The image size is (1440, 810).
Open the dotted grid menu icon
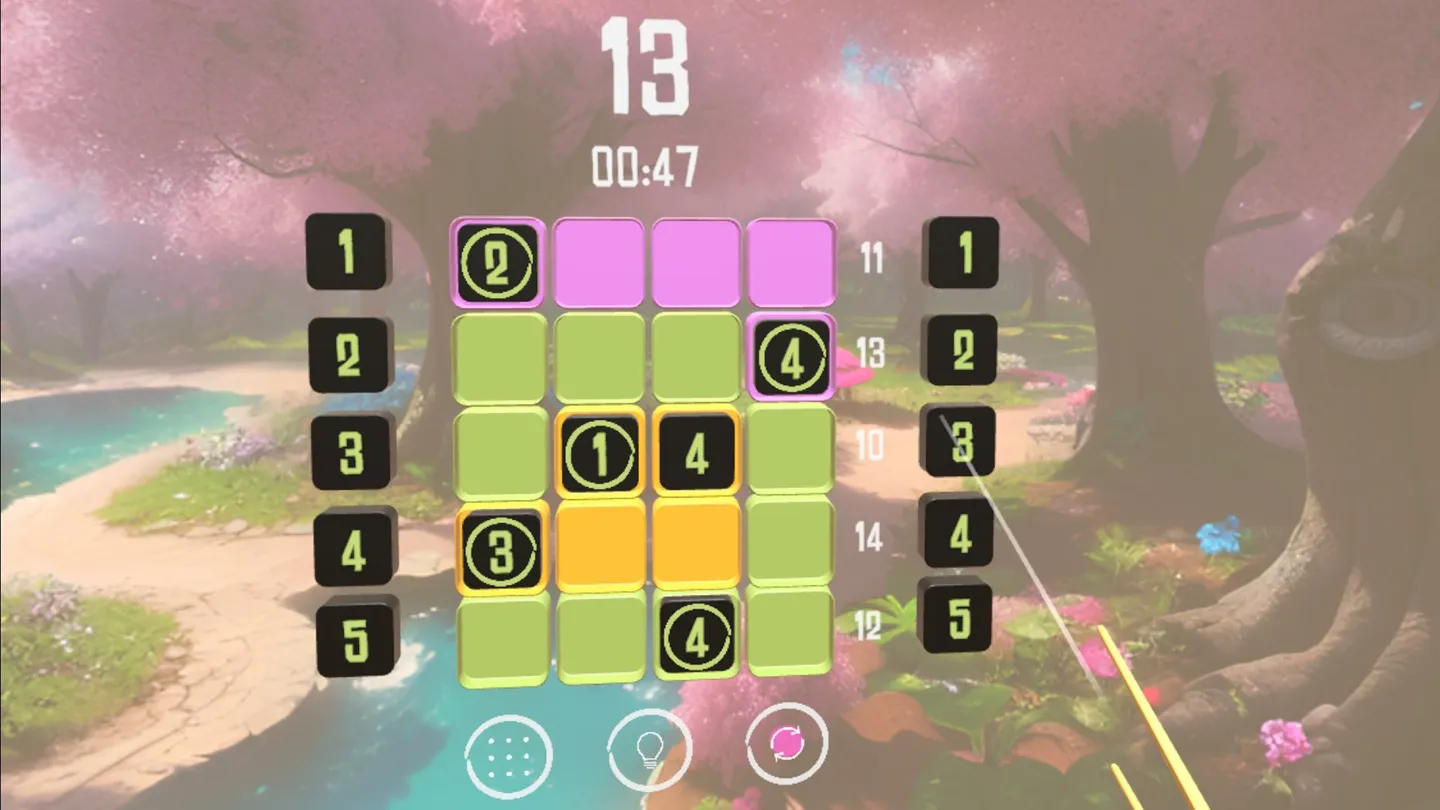click(x=510, y=757)
